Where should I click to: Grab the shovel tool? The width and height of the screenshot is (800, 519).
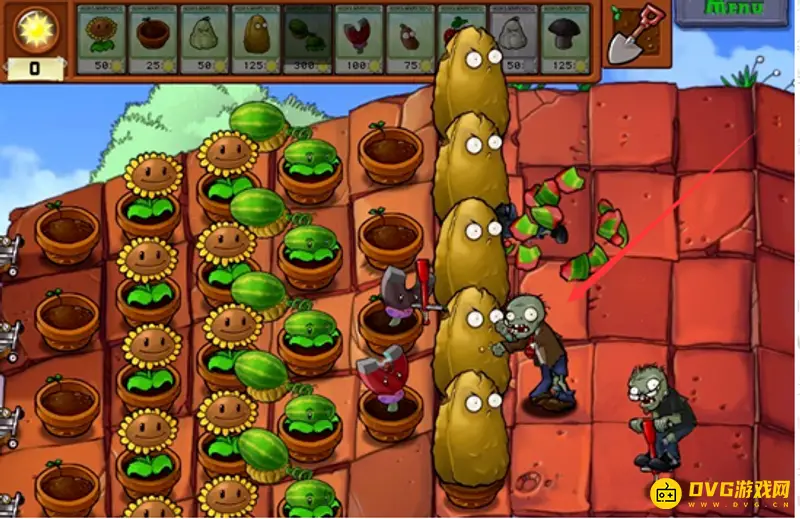tap(635, 35)
